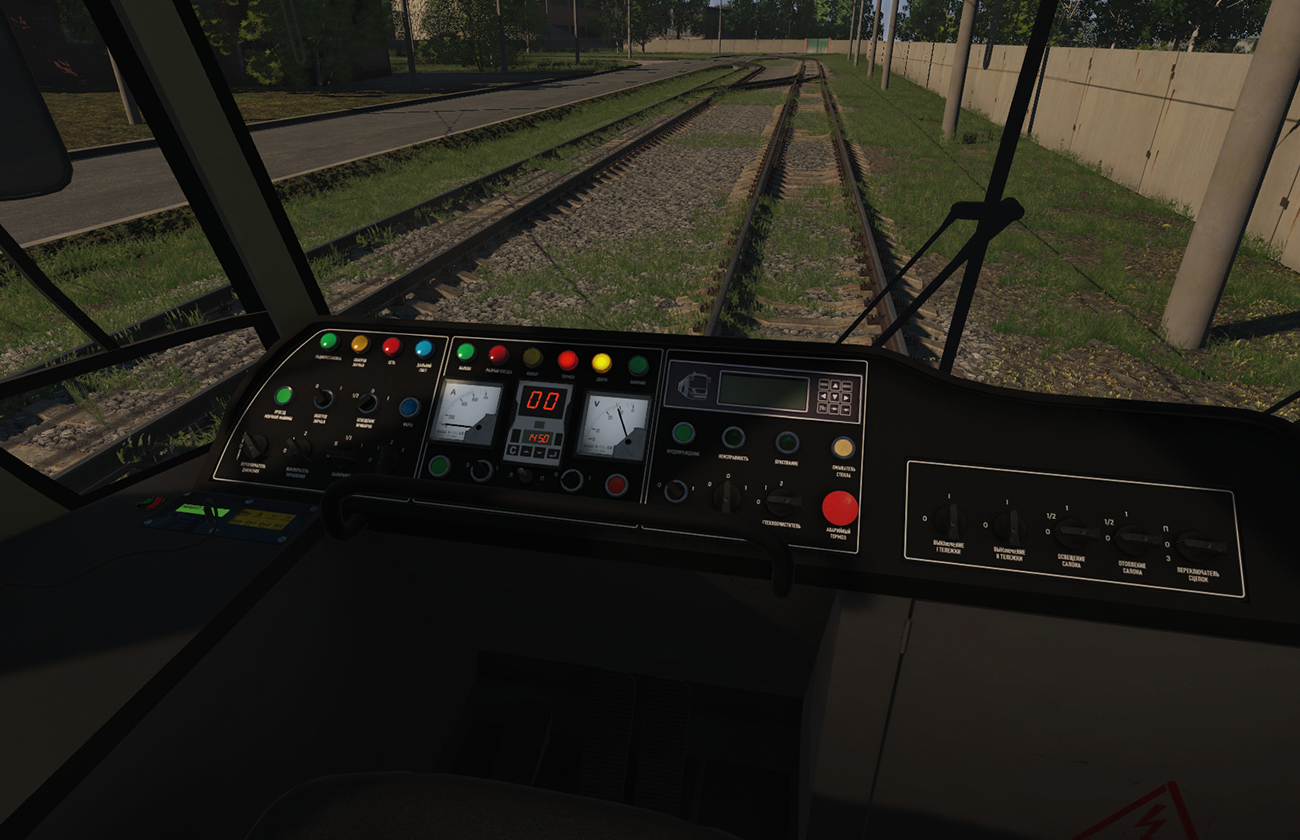The height and width of the screenshot is (840, 1300).
Task: Turn the Освещение приборов instrument lighting knob
Action: (367, 403)
